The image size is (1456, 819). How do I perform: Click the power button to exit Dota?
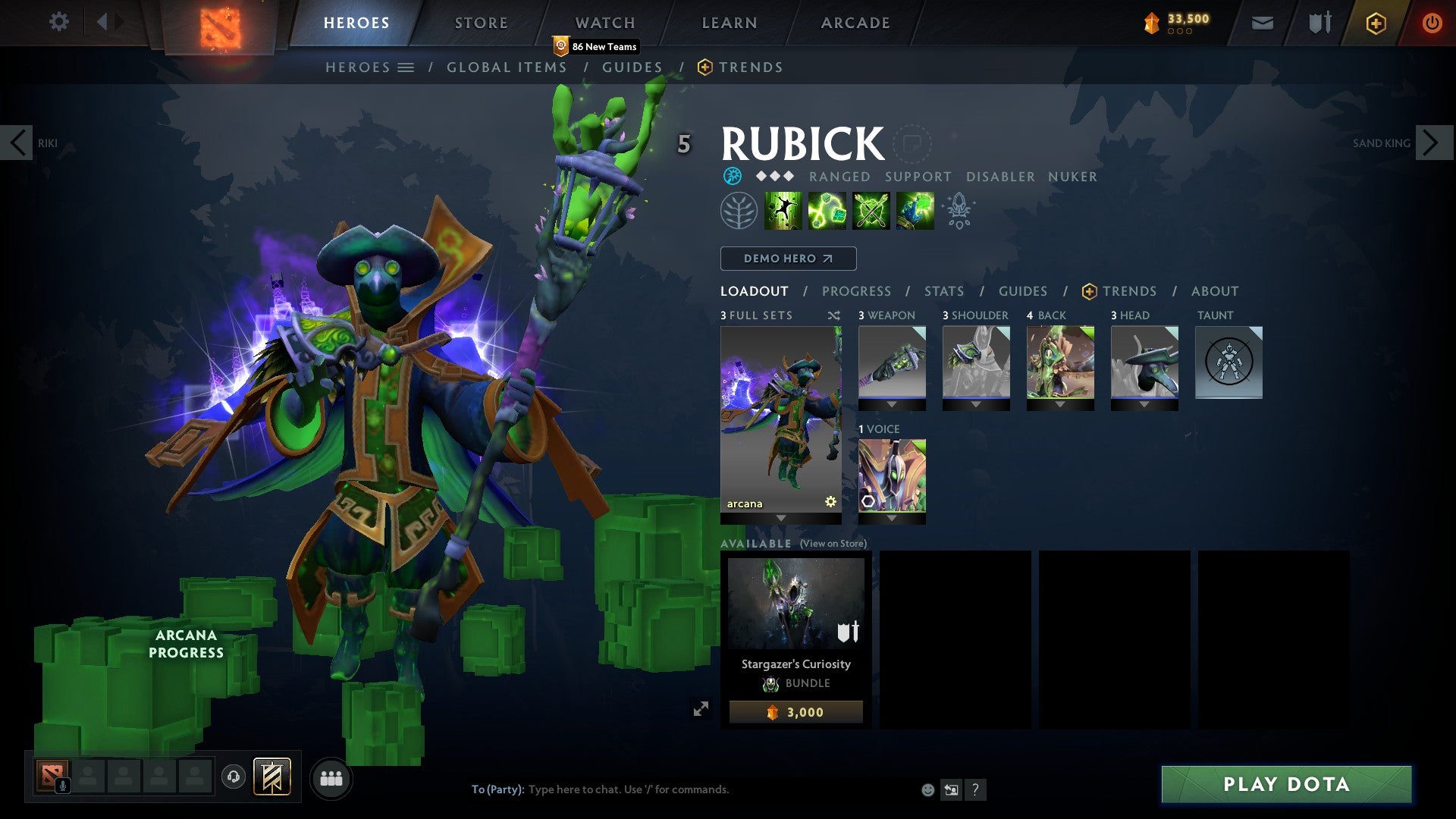[x=1432, y=23]
